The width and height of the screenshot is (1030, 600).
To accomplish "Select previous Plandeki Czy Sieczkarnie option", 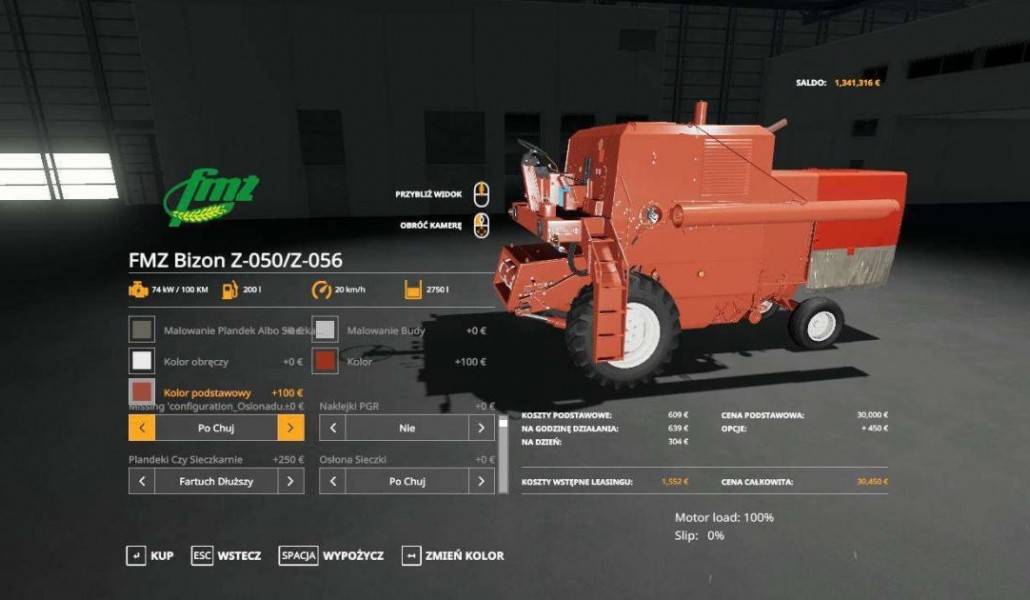I will (x=142, y=481).
